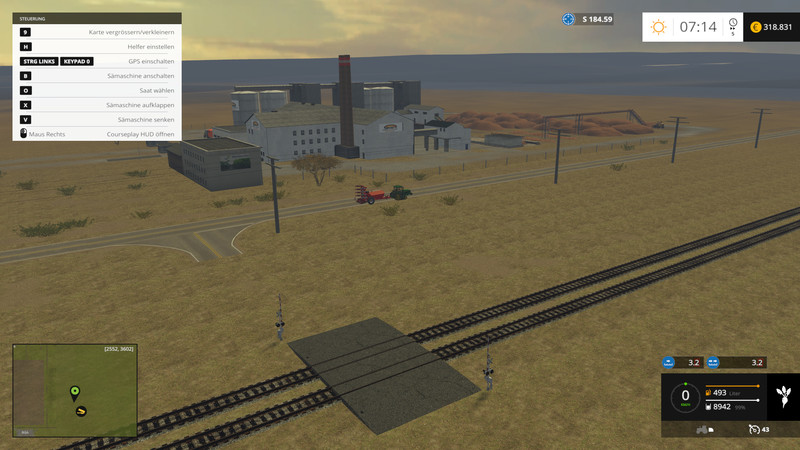Viewport: 800px width, 450px height.
Task: Click the cruise control icon
Action: 752,430
